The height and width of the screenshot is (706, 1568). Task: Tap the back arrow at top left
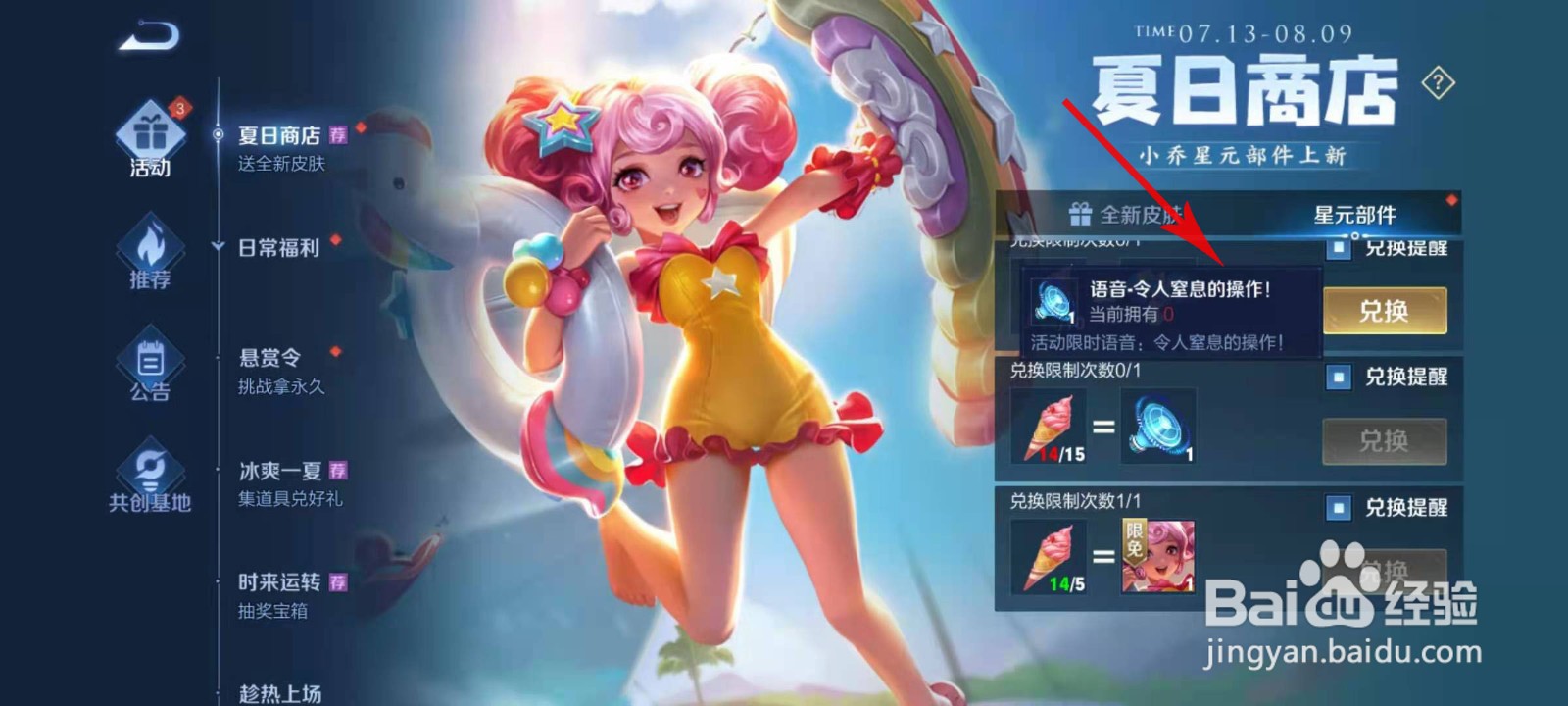(x=147, y=35)
